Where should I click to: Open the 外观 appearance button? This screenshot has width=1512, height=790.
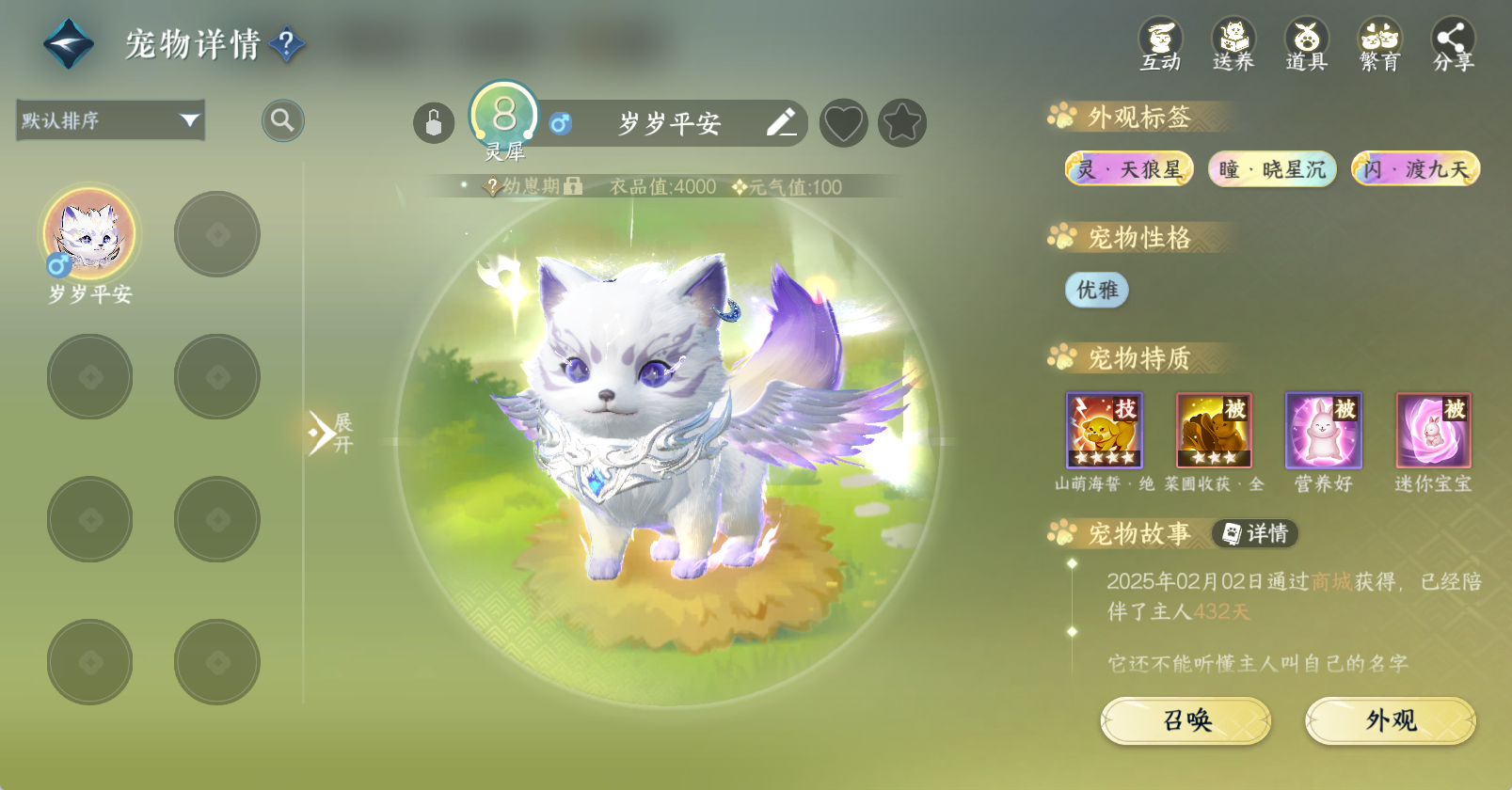[x=1390, y=720]
